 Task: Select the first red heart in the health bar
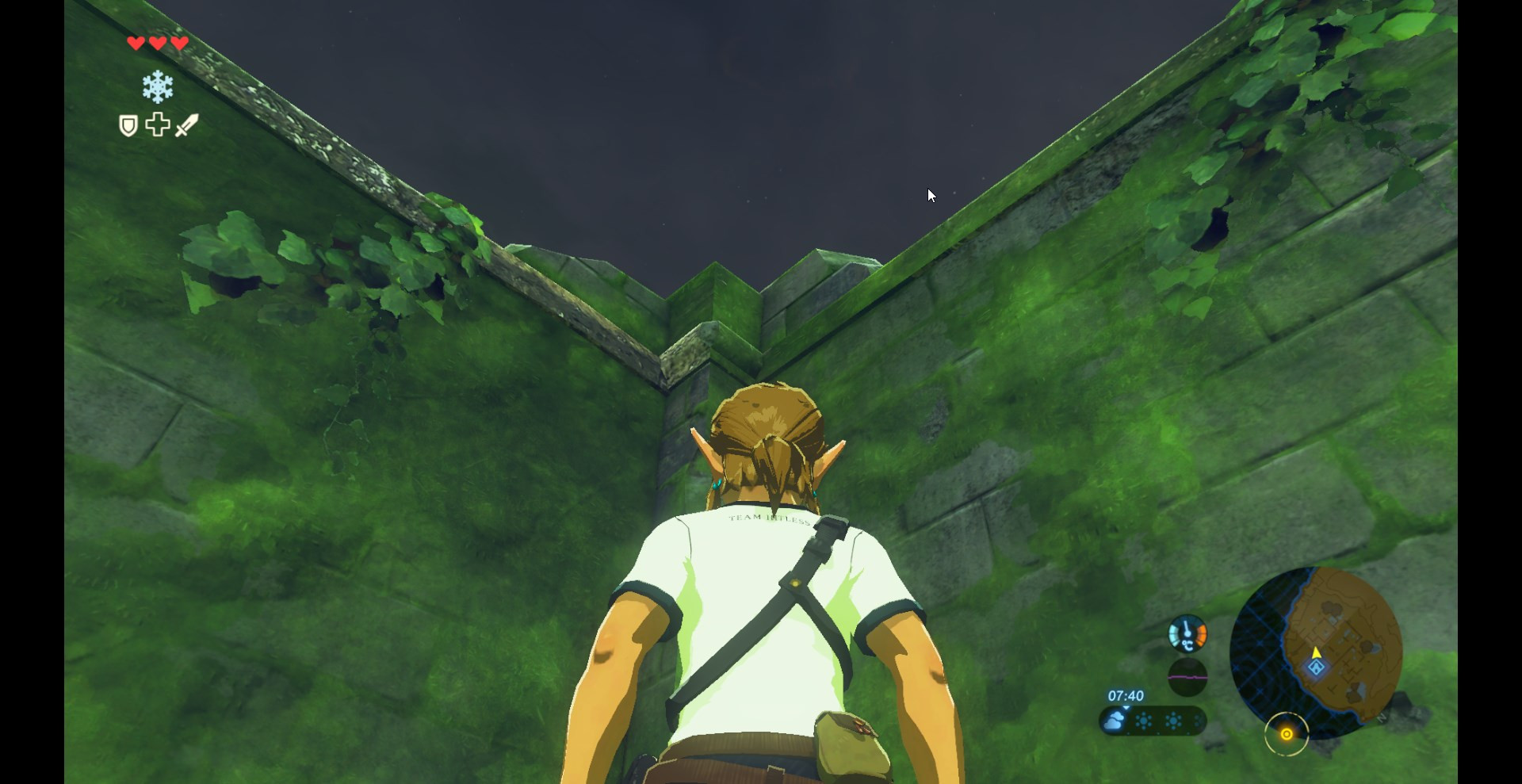[x=135, y=43]
